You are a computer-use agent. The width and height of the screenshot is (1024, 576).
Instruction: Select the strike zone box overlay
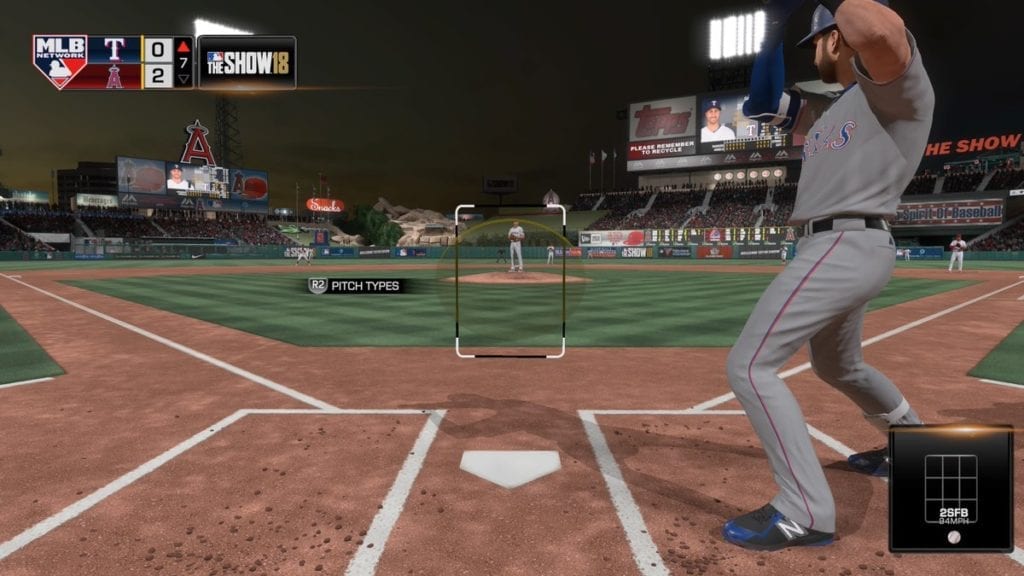tap(510, 281)
